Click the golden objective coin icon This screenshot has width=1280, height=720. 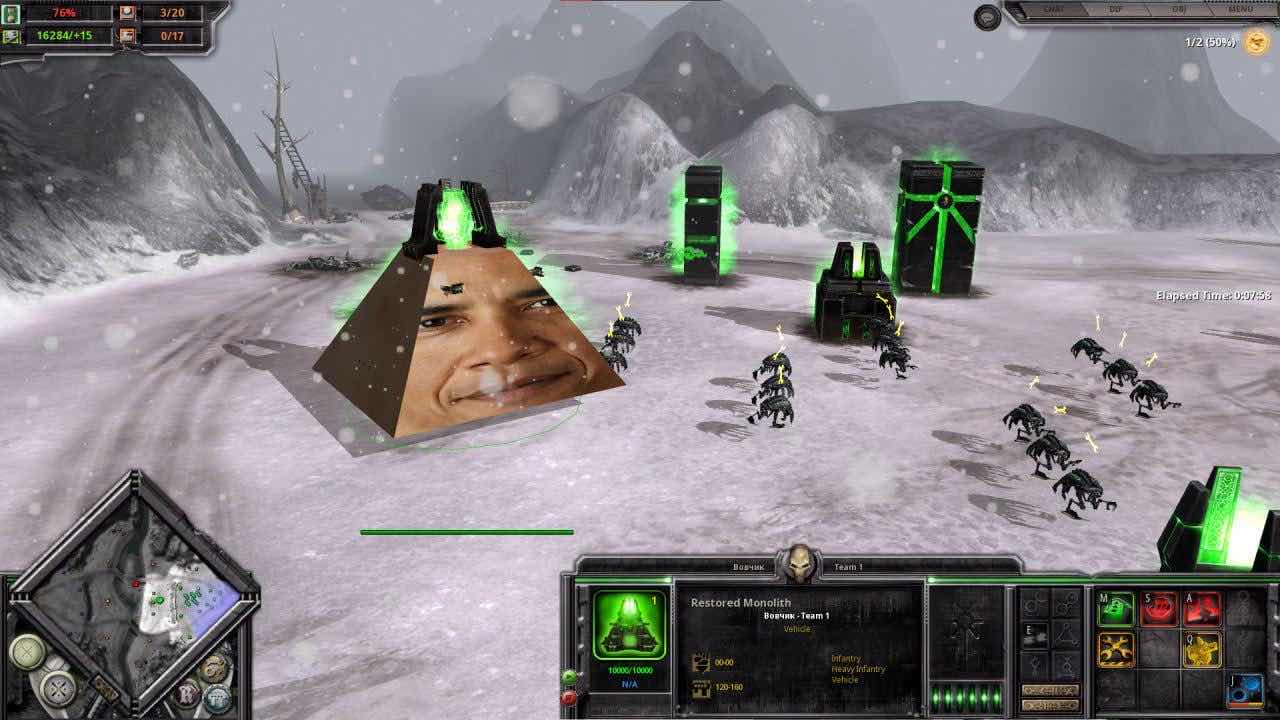(1256, 43)
